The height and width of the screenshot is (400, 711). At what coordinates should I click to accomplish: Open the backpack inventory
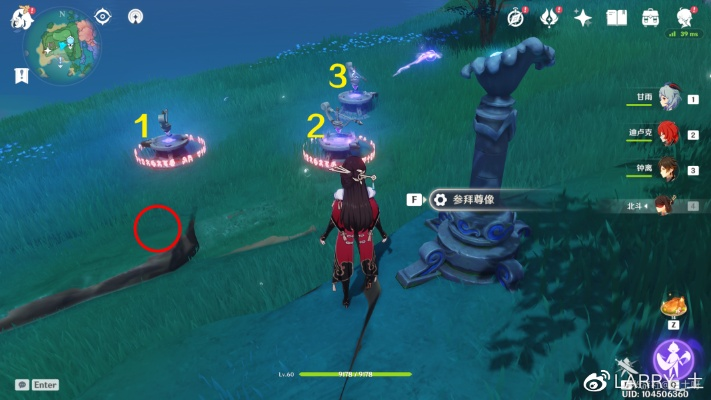(650, 17)
